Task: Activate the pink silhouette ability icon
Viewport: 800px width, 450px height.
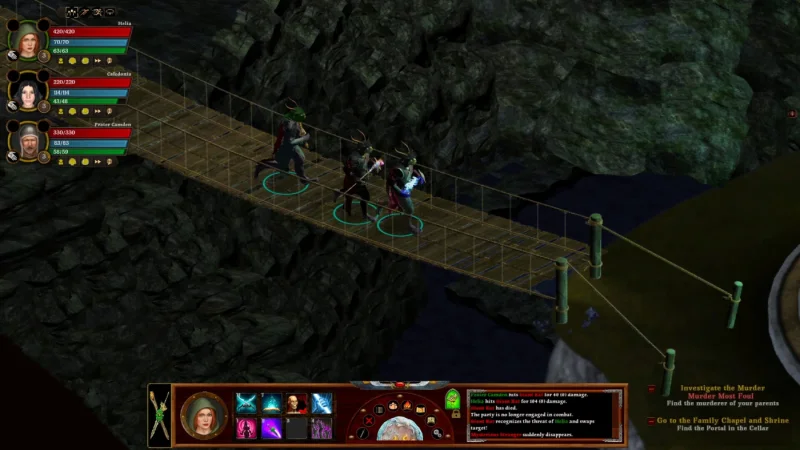Action: tap(246, 428)
